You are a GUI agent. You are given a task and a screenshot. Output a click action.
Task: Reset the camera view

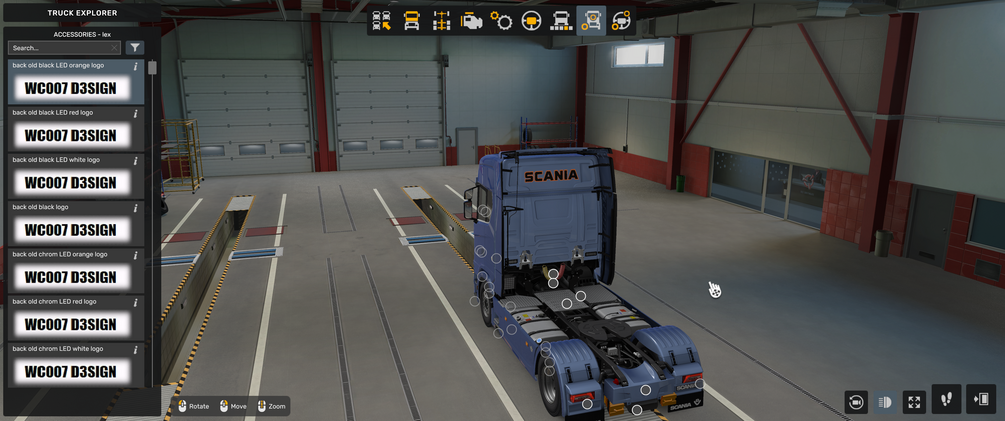(x=856, y=402)
